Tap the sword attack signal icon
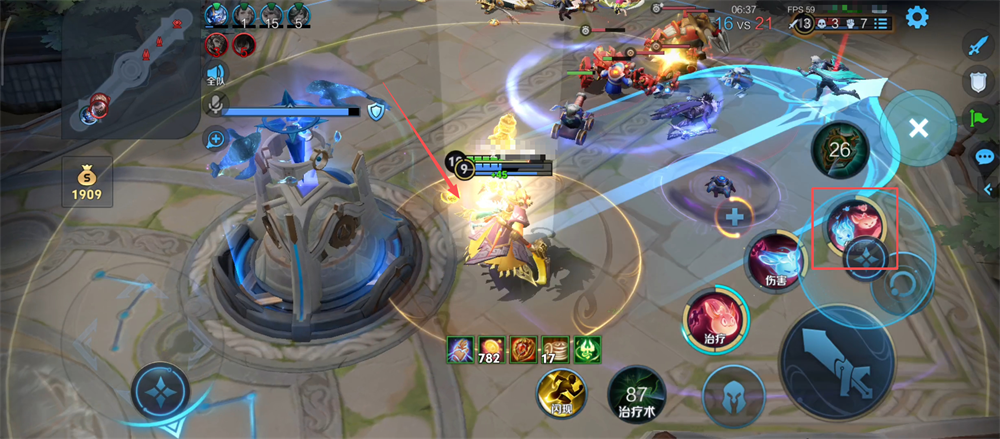Viewport: 1000px width, 439px height. click(978, 44)
